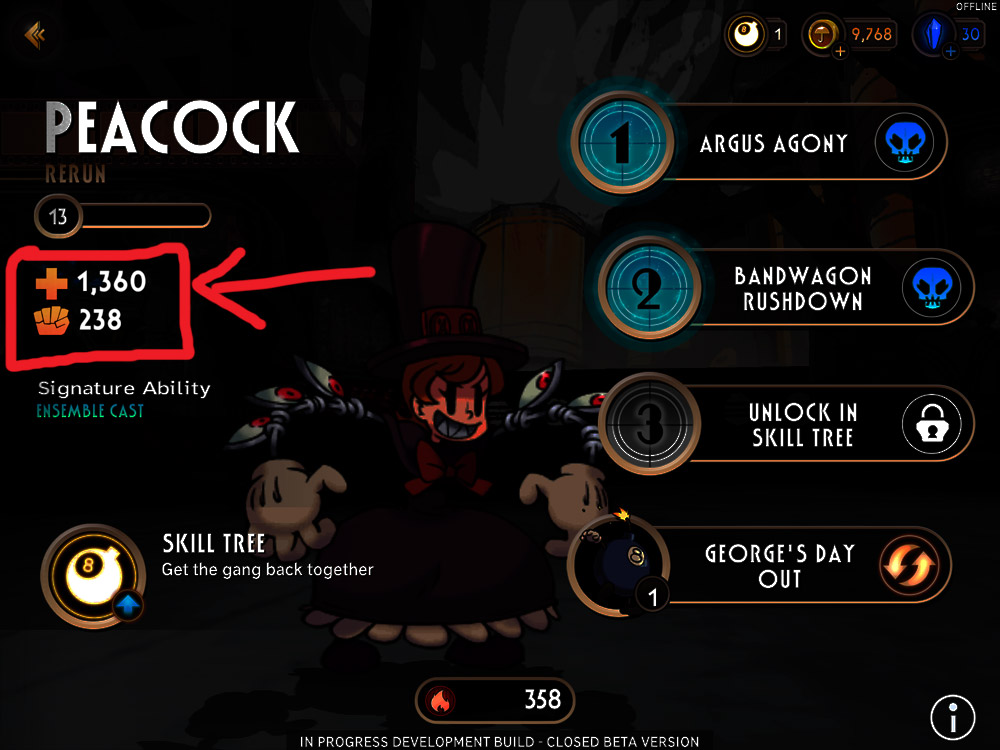Go back using the gold arrow button
Viewport: 1000px width, 750px height.
35,36
